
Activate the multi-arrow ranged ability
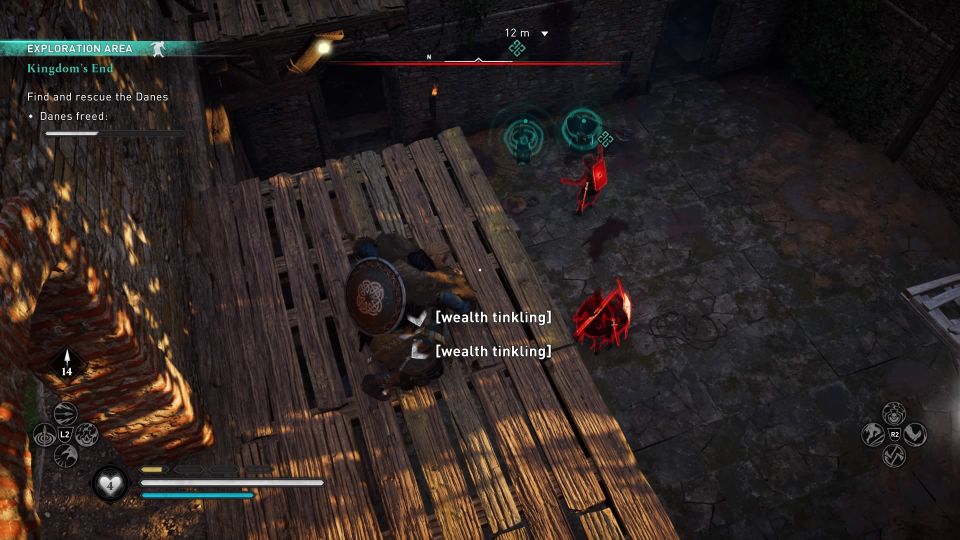(x=65, y=412)
